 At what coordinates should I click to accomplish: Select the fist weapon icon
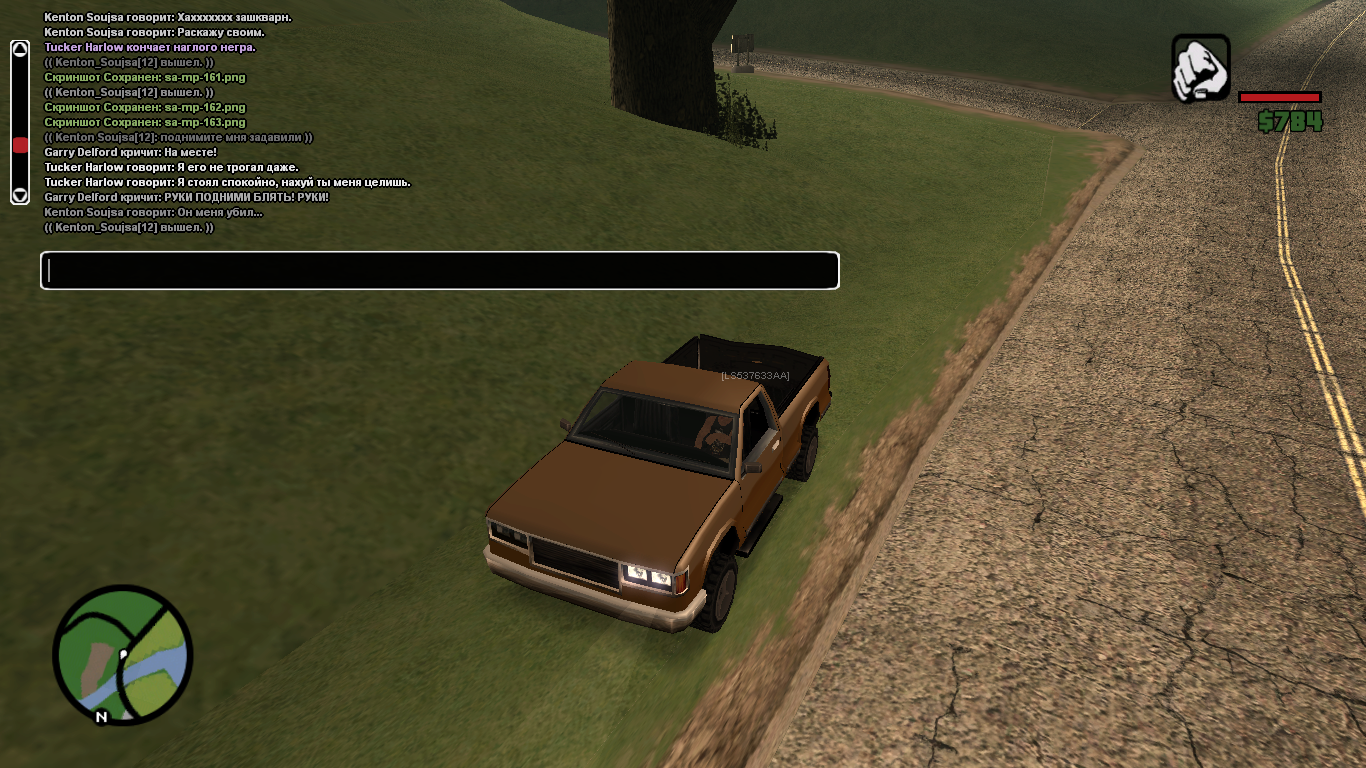pos(1200,68)
